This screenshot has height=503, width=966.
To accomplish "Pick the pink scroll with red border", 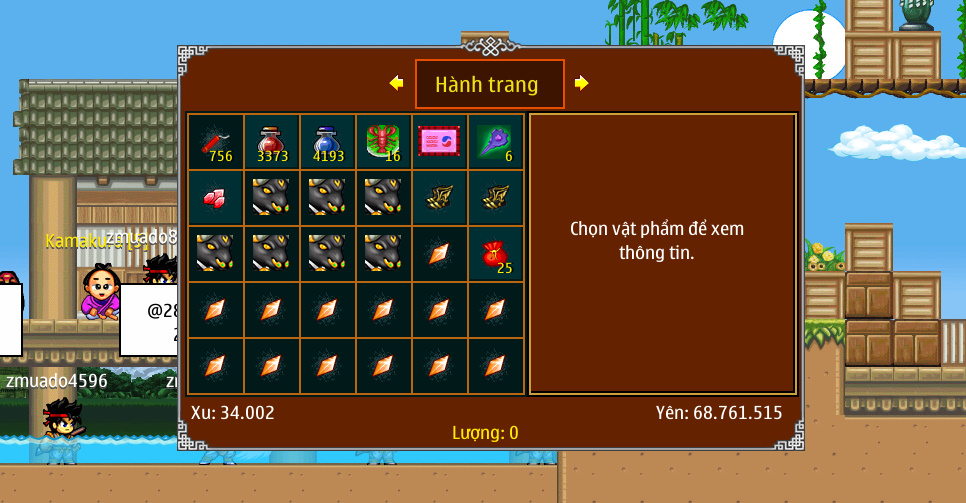I will pos(439,142).
